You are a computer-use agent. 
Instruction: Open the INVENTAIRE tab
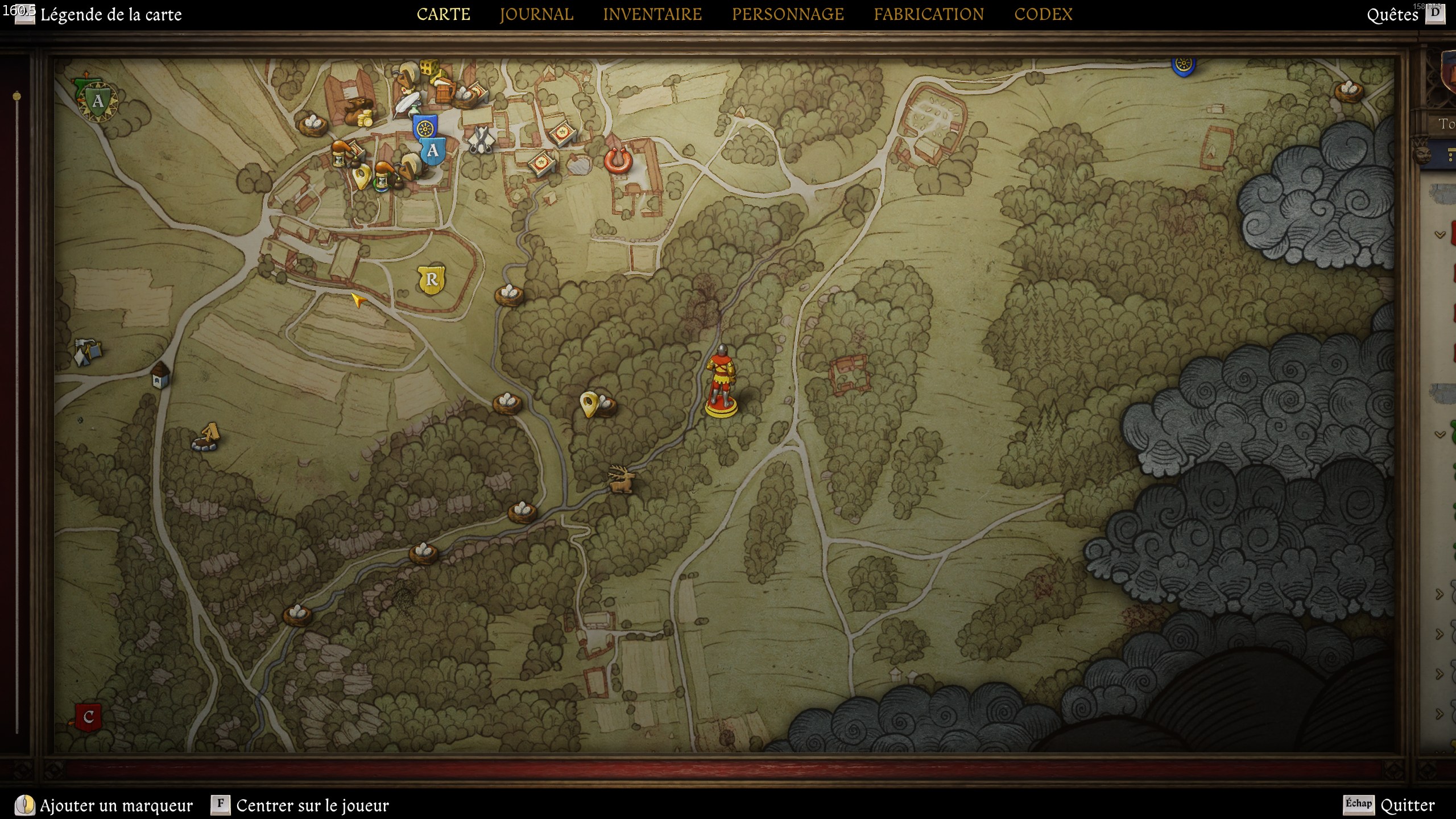point(653,14)
